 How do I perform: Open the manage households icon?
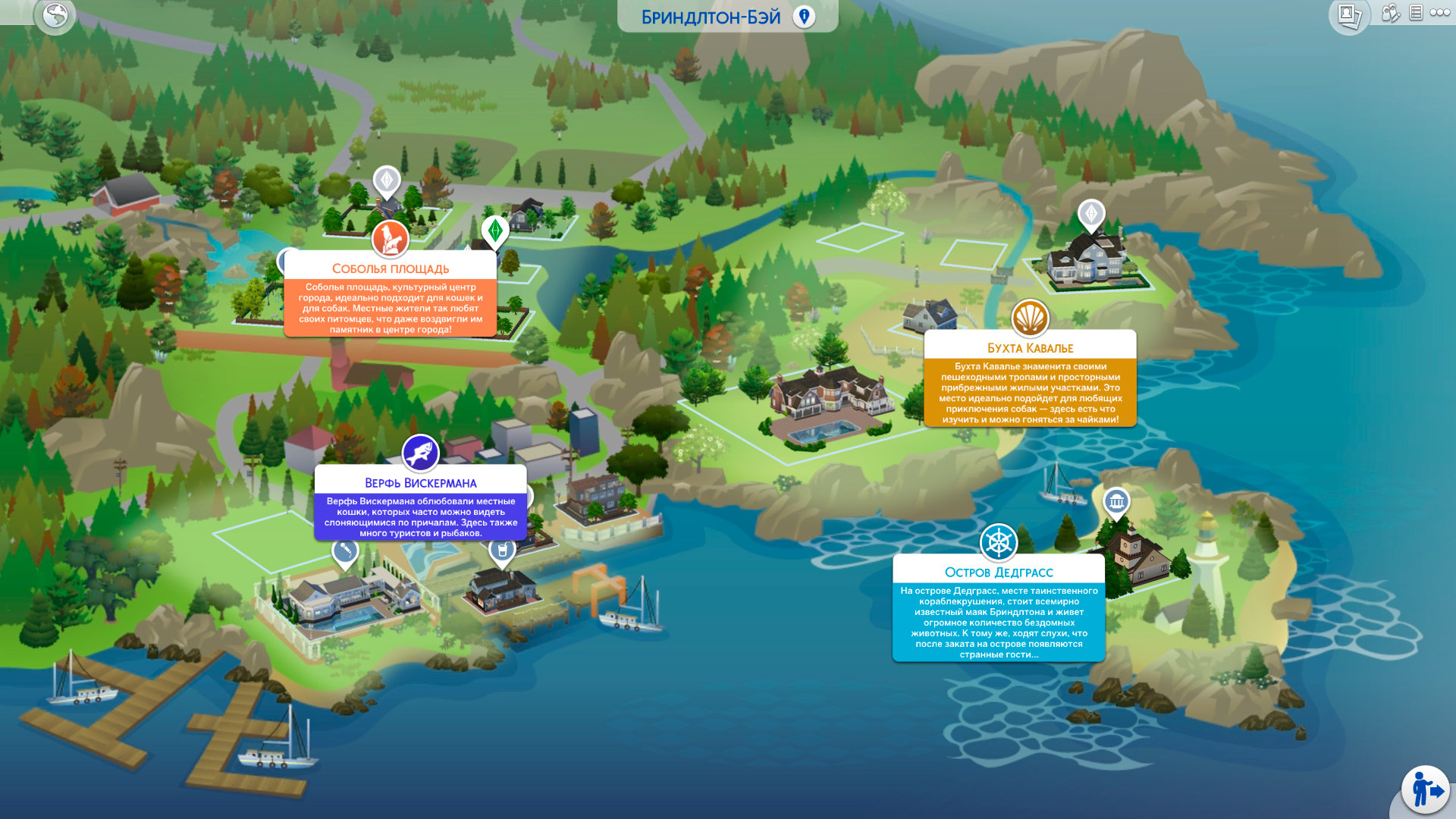1390,13
